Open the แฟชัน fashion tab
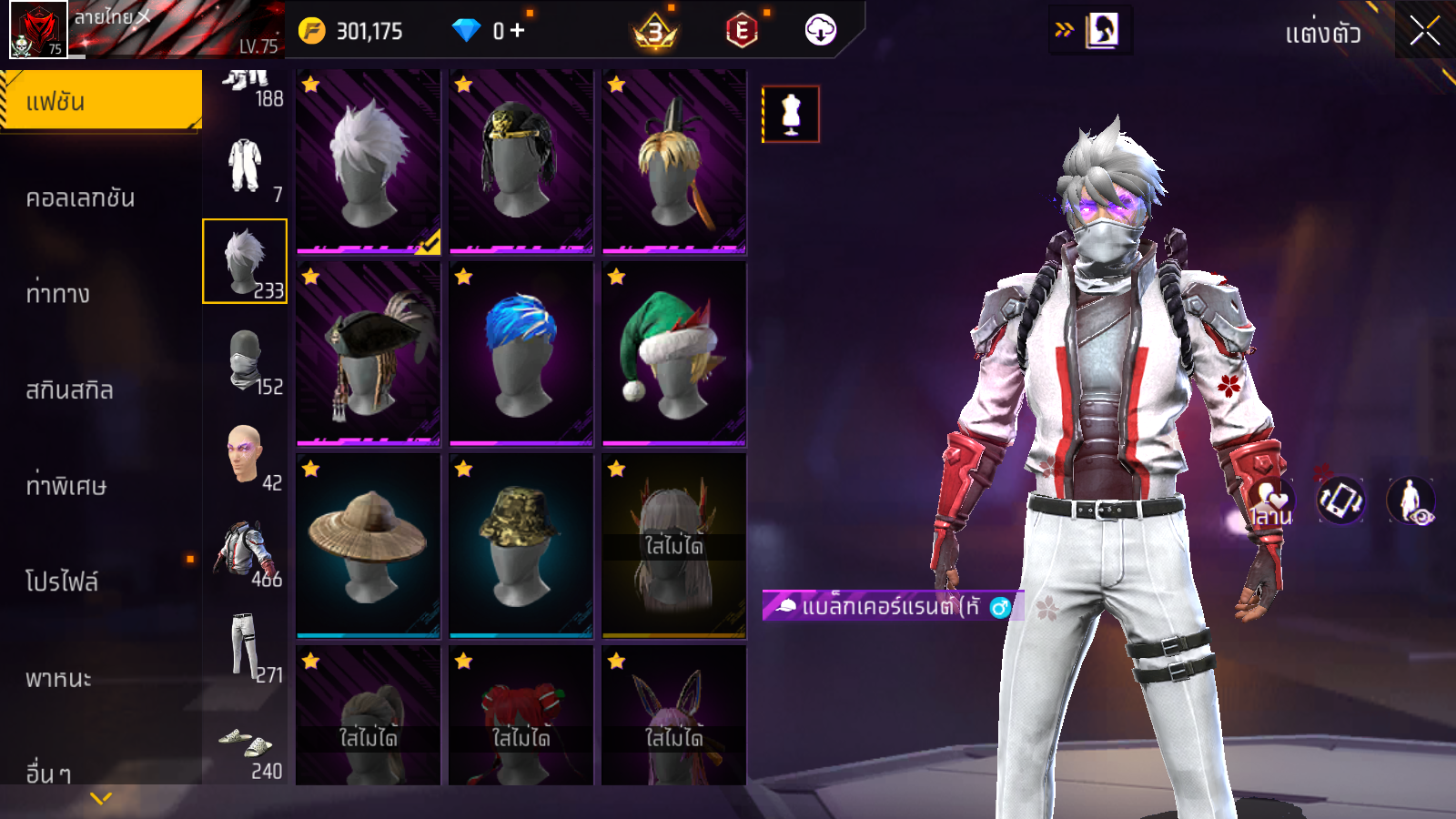Screen dimensions: 1456x819 (x=101, y=101)
